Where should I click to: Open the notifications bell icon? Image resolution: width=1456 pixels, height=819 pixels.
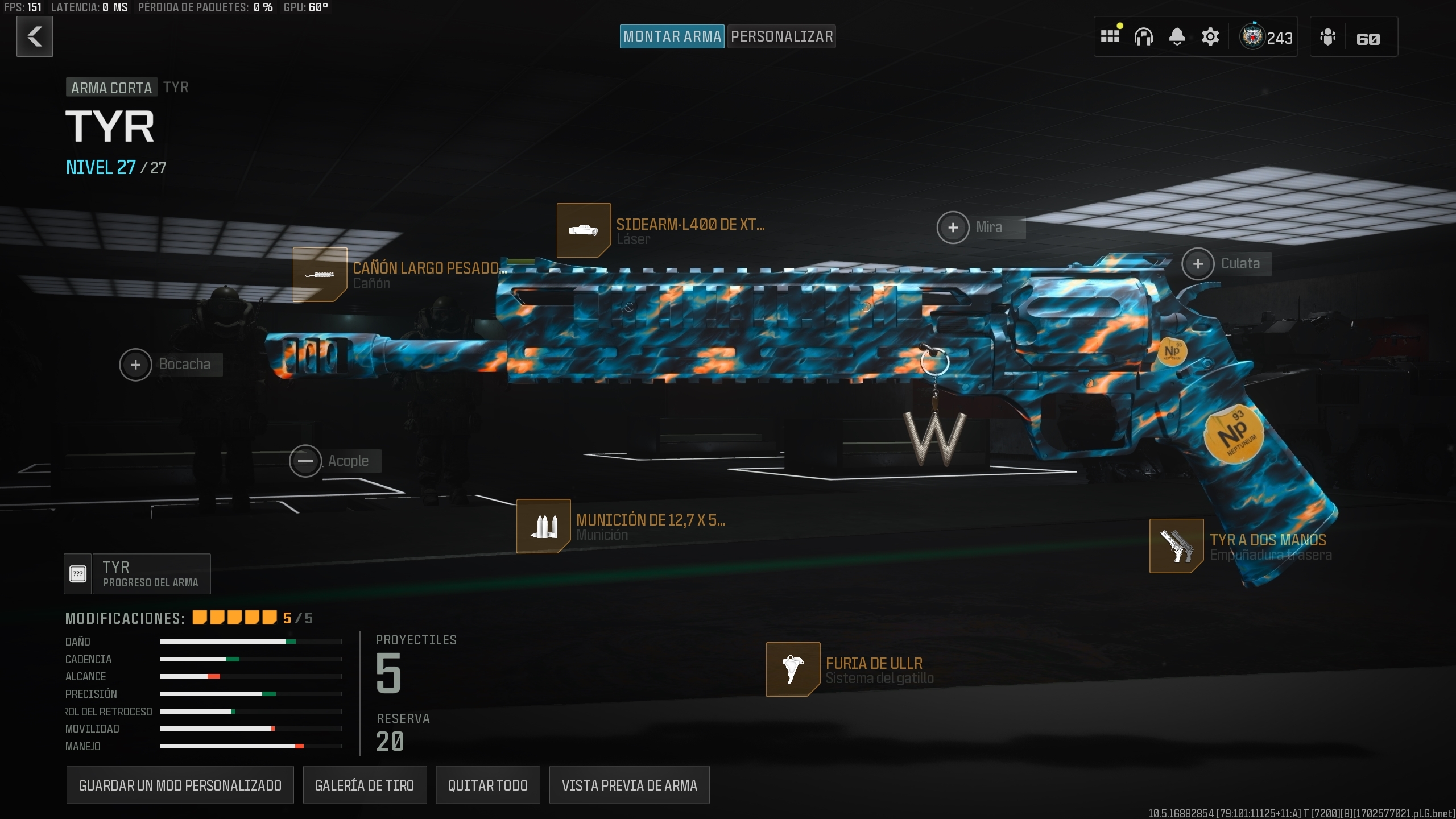point(1177,36)
